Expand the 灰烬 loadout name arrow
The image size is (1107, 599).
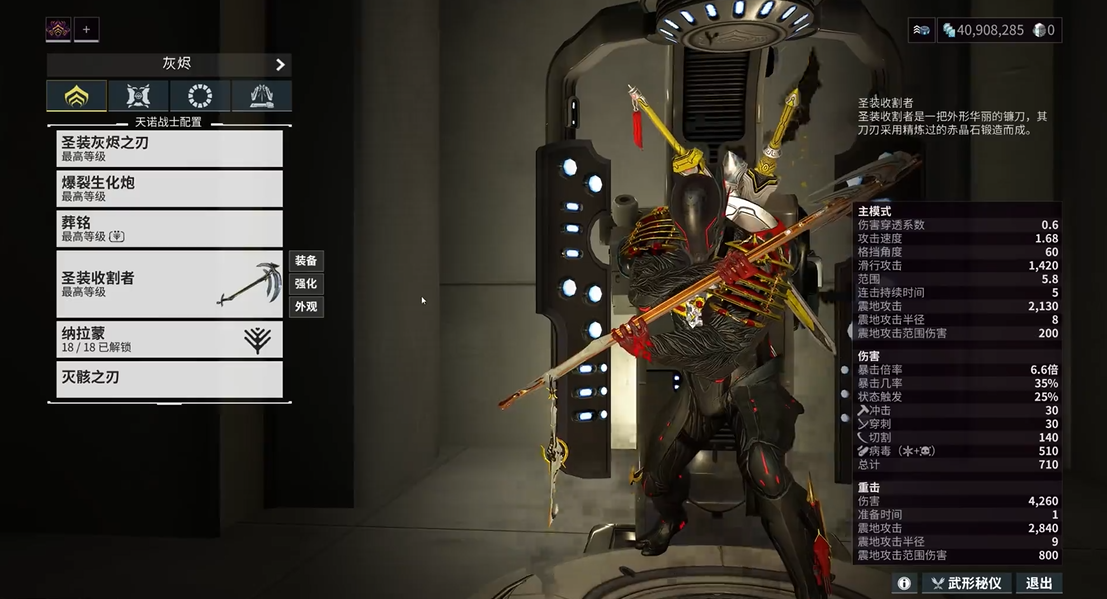point(280,64)
